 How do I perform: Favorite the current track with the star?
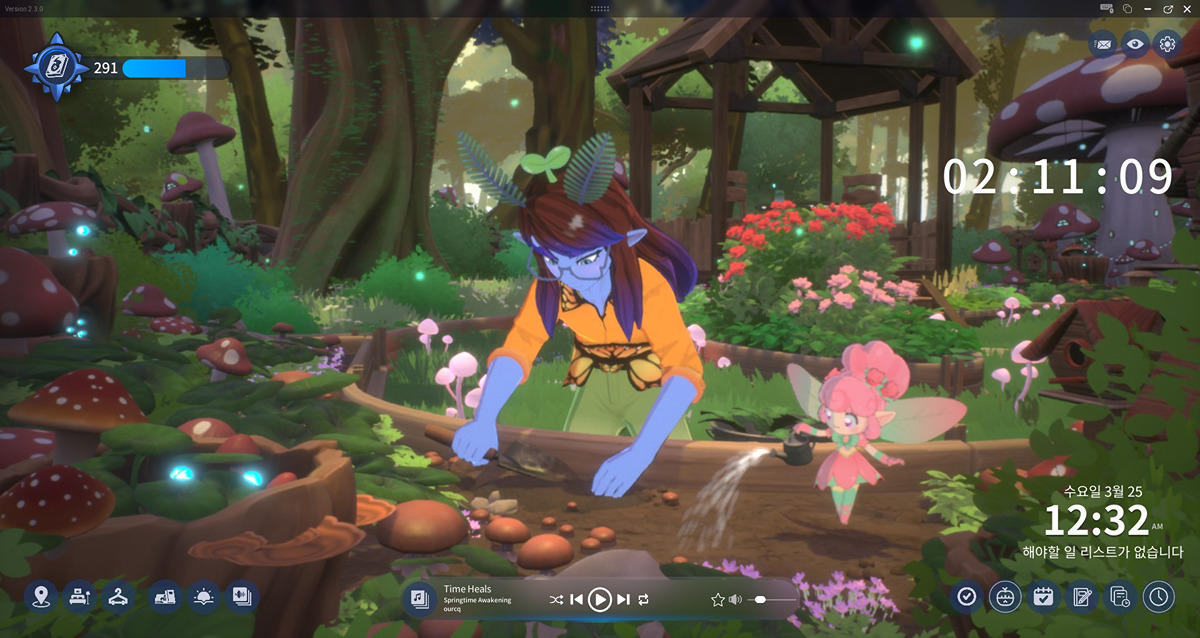(717, 599)
